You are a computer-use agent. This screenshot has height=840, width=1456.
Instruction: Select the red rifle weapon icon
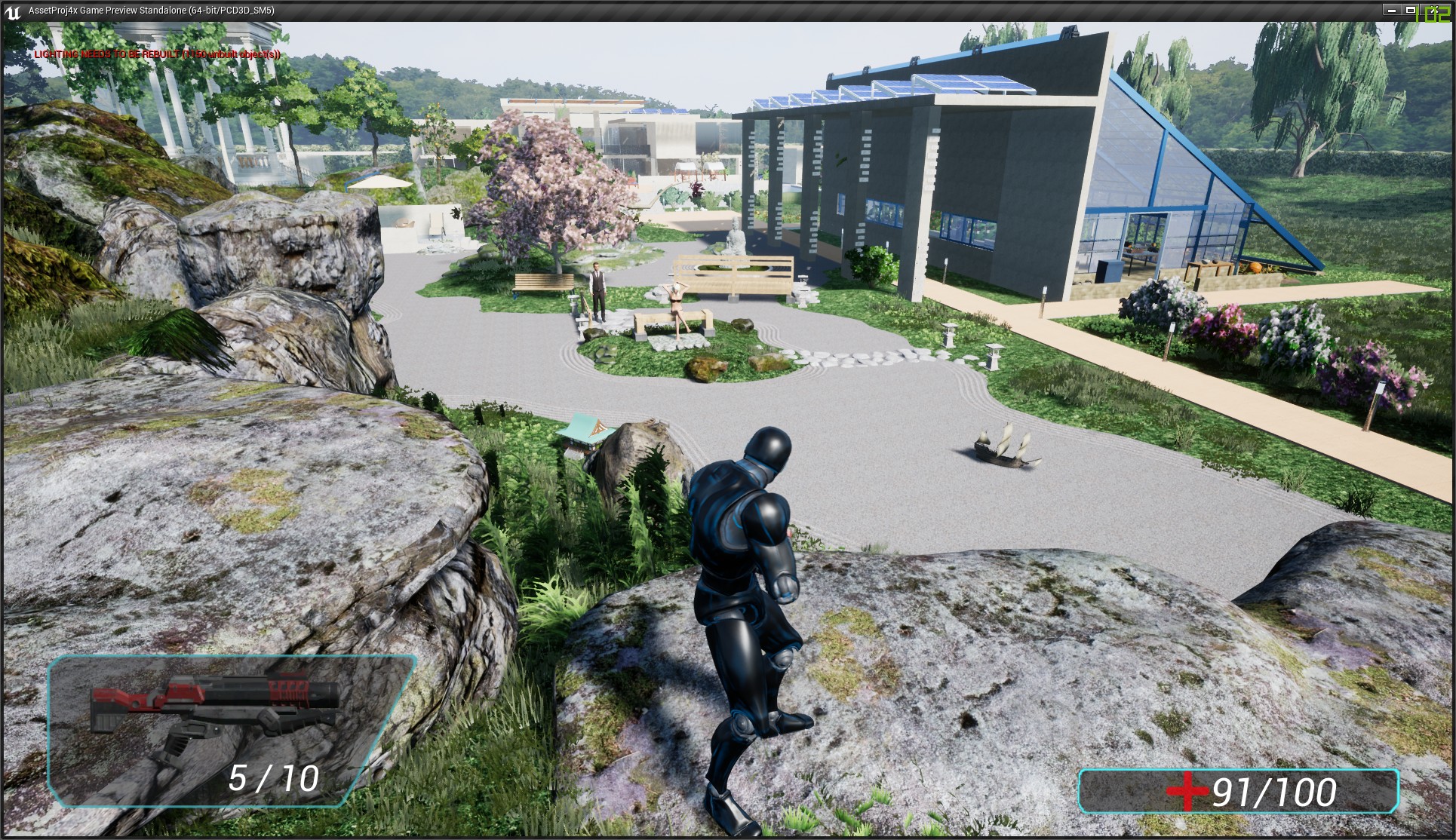click(215, 710)
